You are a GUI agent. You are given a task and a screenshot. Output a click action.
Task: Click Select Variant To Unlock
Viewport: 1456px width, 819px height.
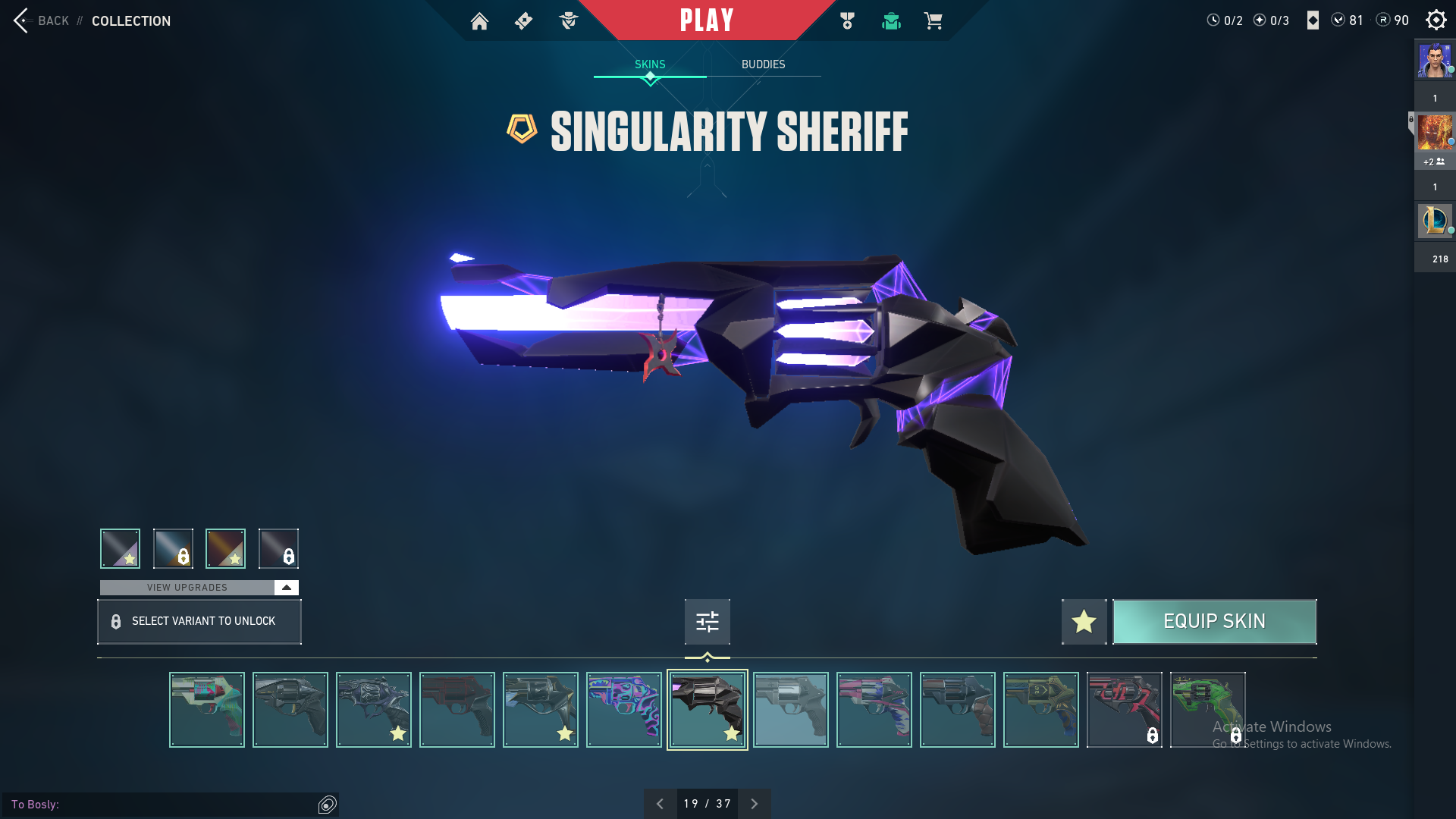click(x=199, y=622)
